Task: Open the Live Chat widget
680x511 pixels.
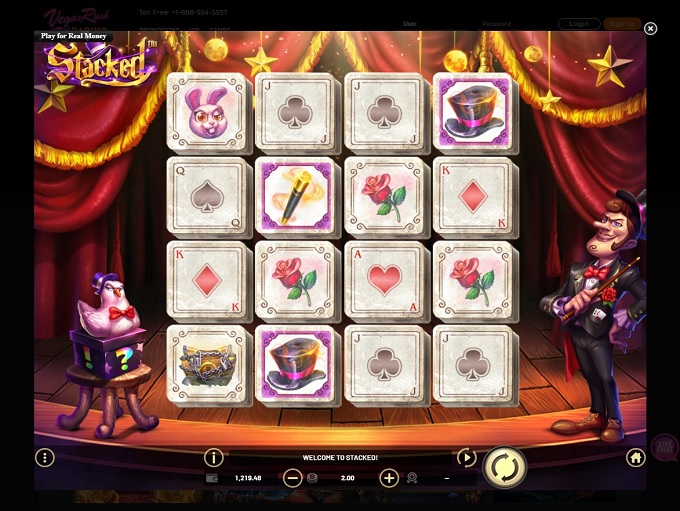Action: click(664, 447)
